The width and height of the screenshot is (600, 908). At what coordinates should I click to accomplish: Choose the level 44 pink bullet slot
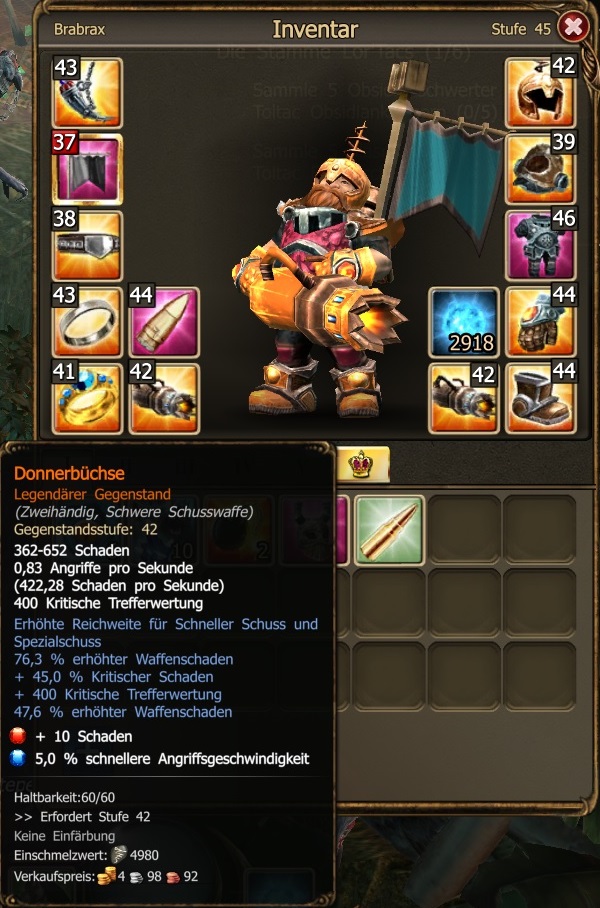coord(164,322)
